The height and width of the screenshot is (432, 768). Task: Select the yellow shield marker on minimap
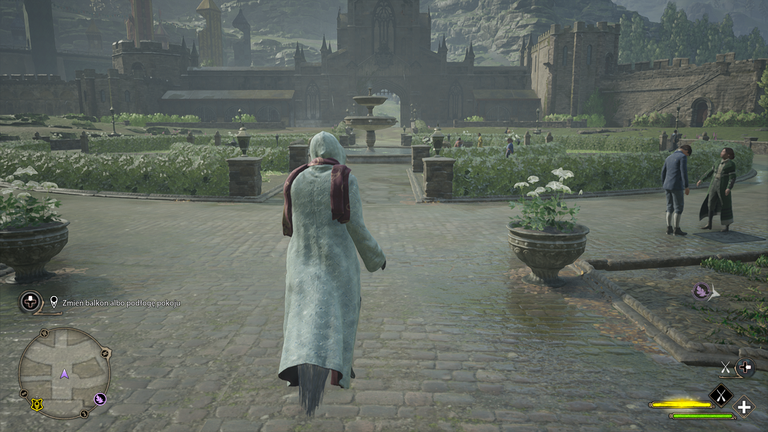tap(37, 405)
